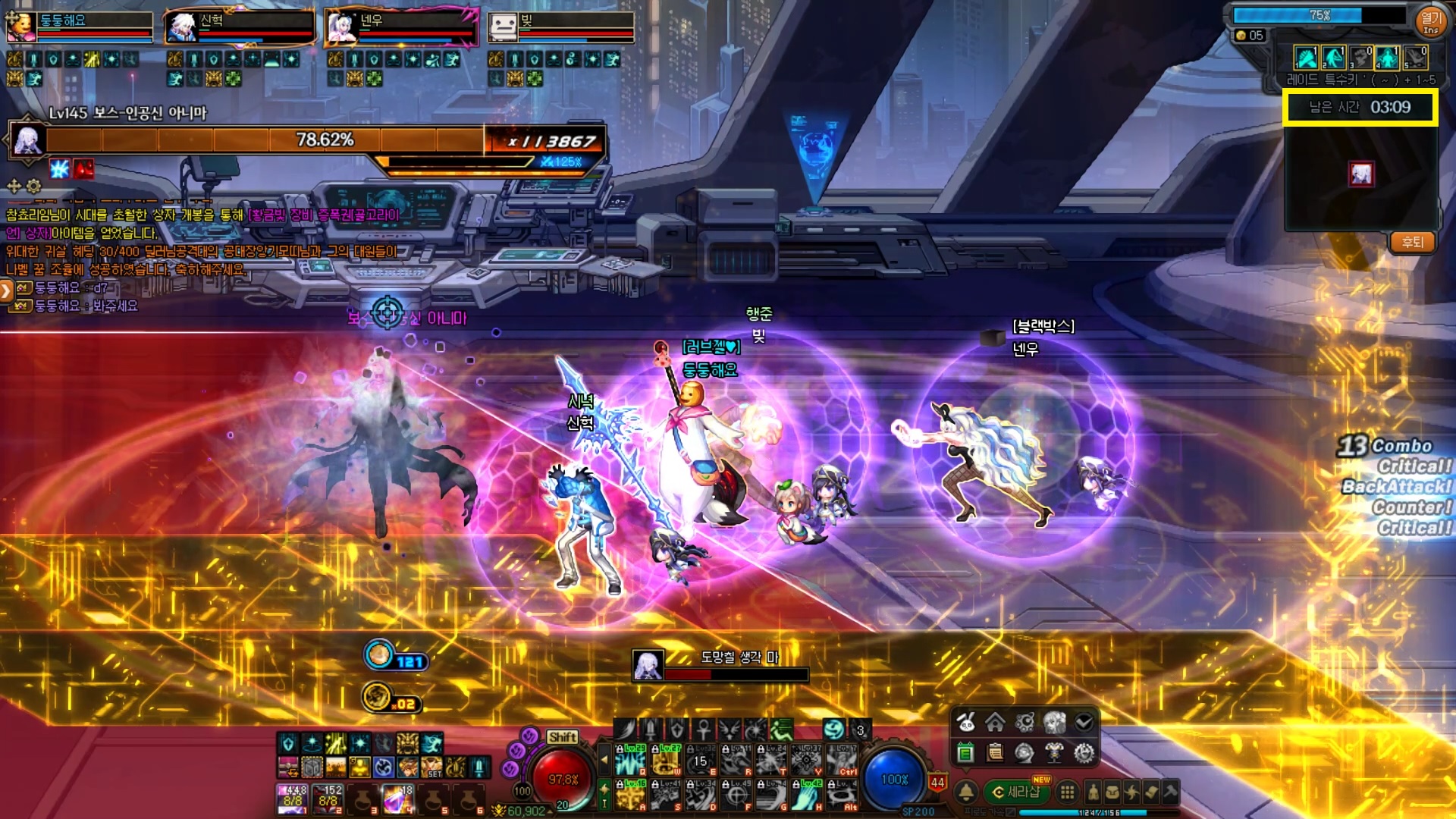Image resolution: width=1456 pixels, height=819 pixels.
Task: Click the house icon in the menu panel
Action: [995, 723]
